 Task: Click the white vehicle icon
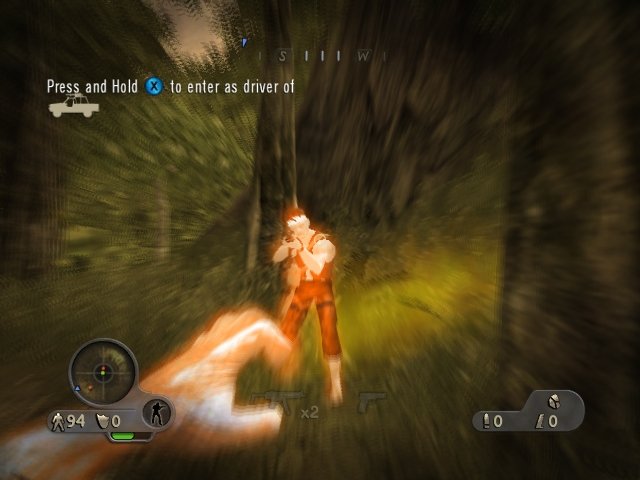[x=73, y=106]
